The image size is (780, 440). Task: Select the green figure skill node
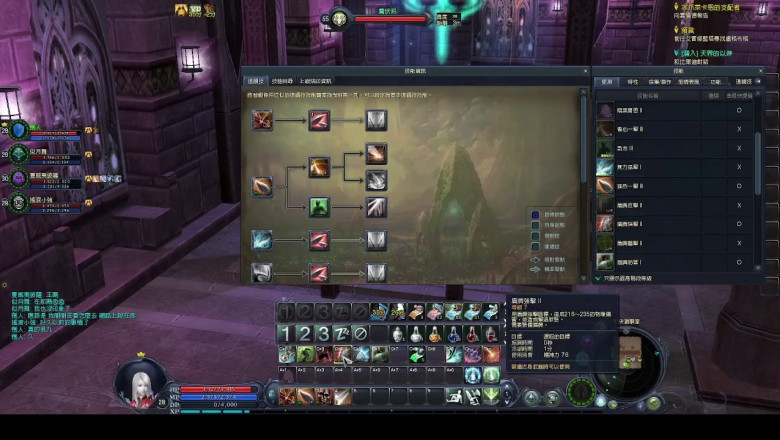(319, 207)
